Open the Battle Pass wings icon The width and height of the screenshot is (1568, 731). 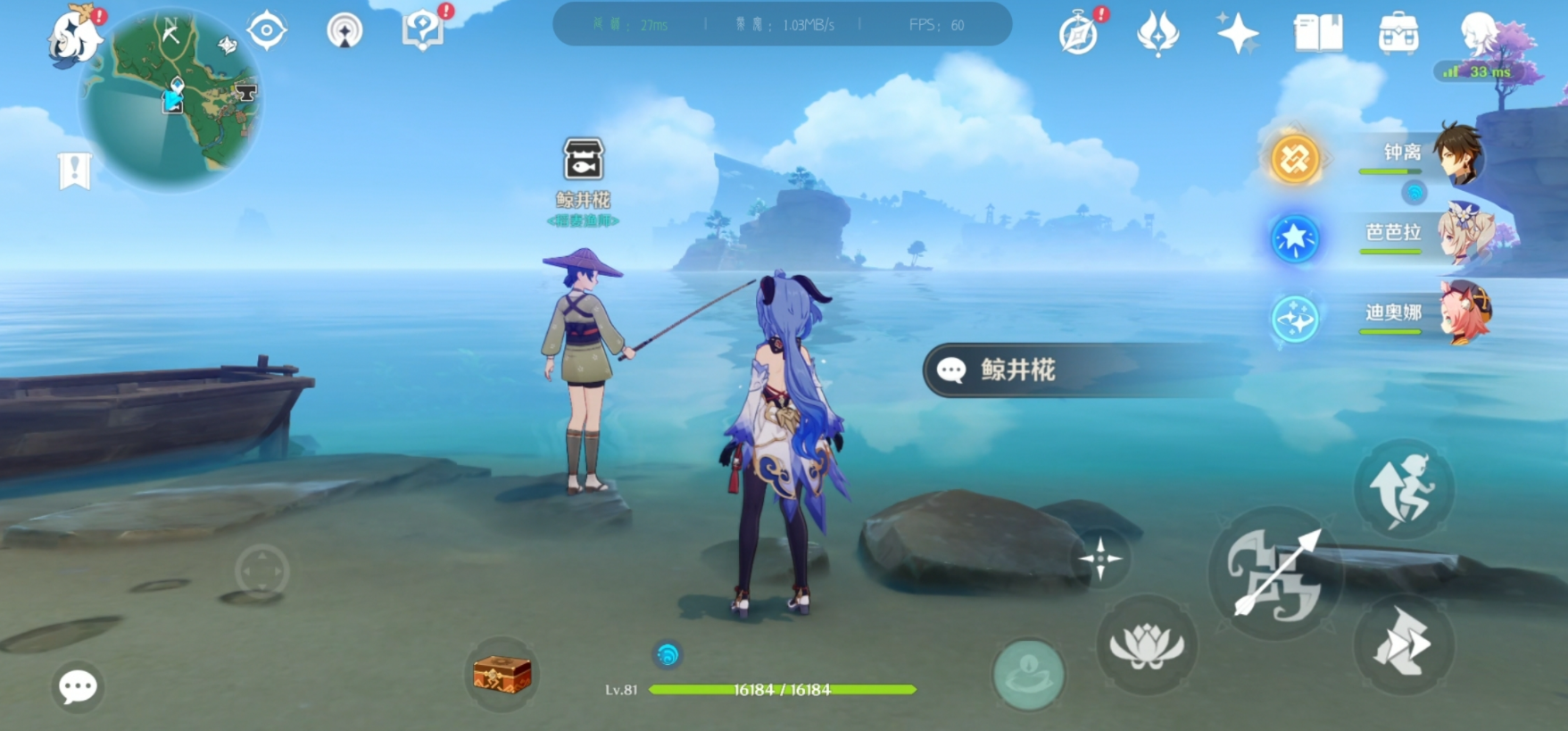pos(1158,34)
